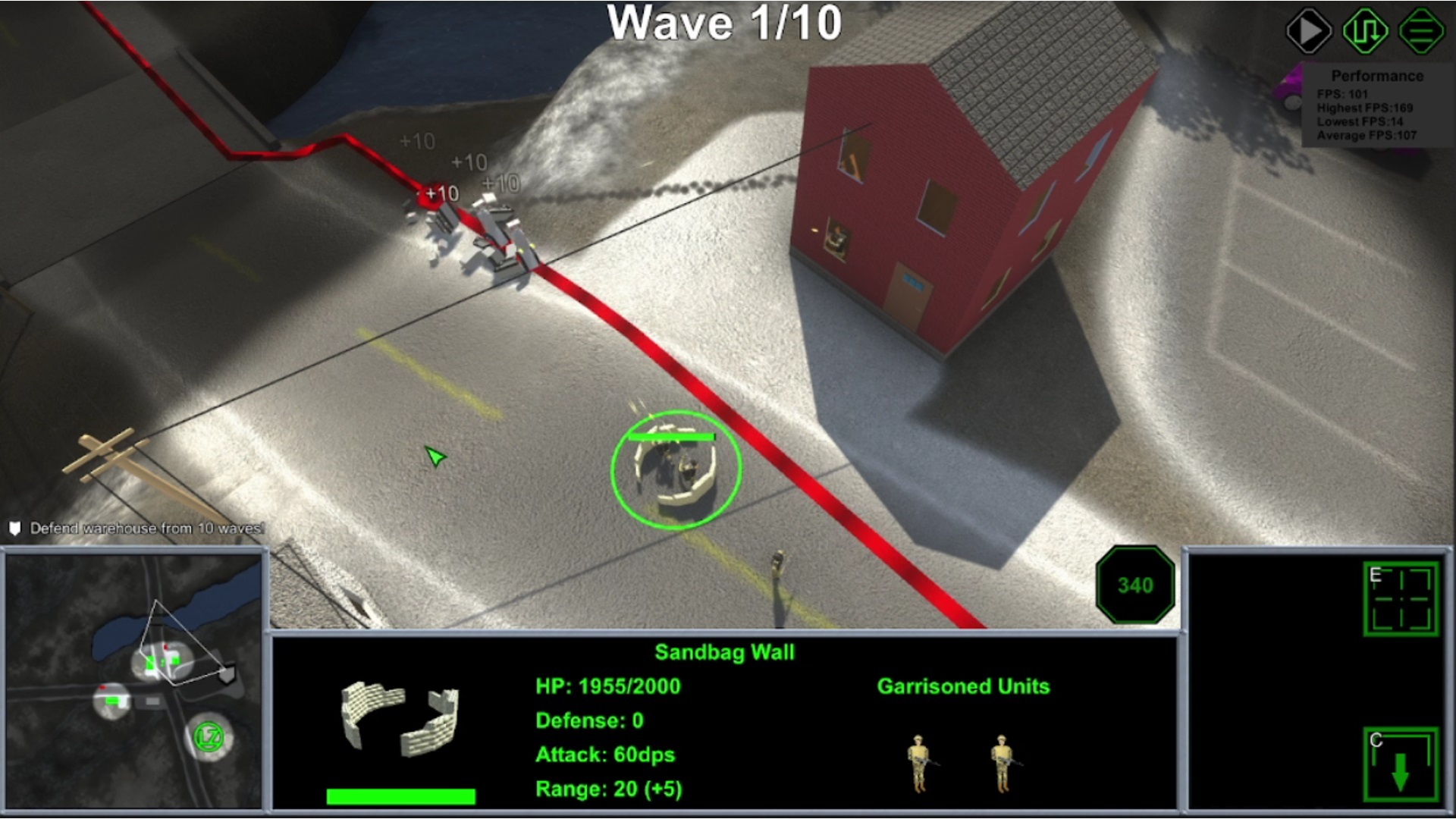Click the objective shield icon
The height and width of the screenshot is (819, 1456).
coord(14,528)
